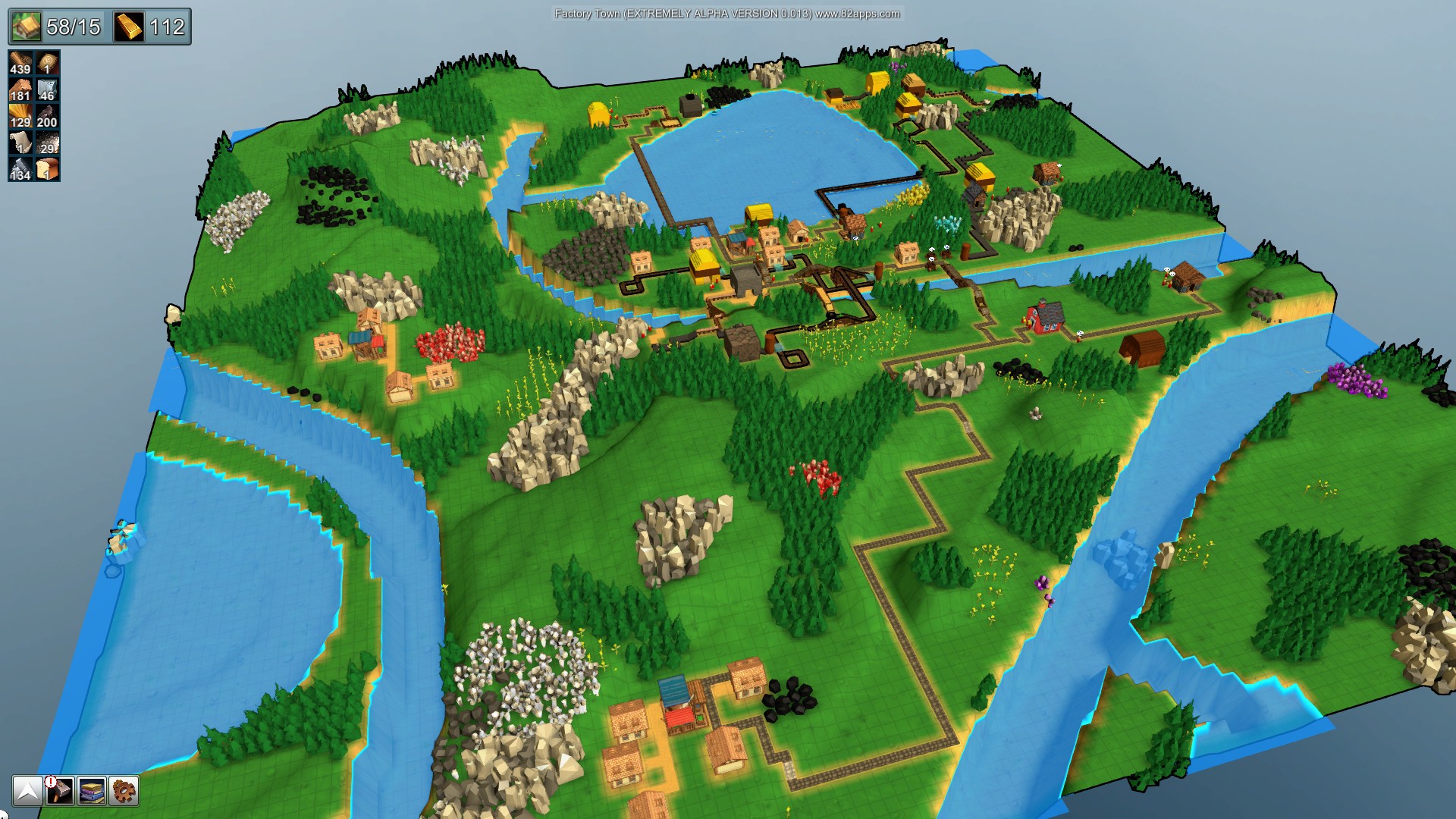Click the seed bag icon showing 1
This screenshot has width=1456, height=819.
click(47, 63)
